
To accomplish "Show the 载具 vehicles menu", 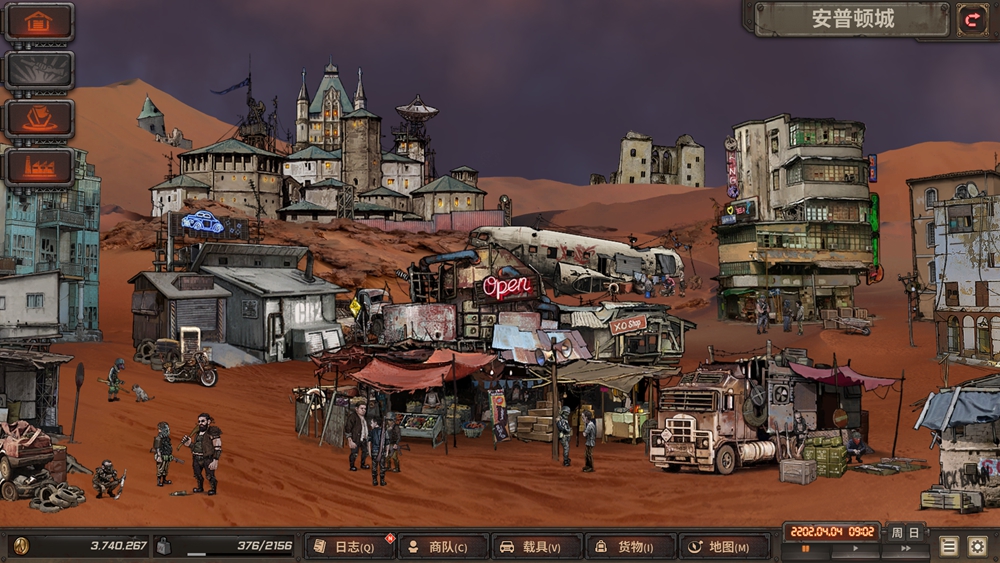I will pos(536,547).
